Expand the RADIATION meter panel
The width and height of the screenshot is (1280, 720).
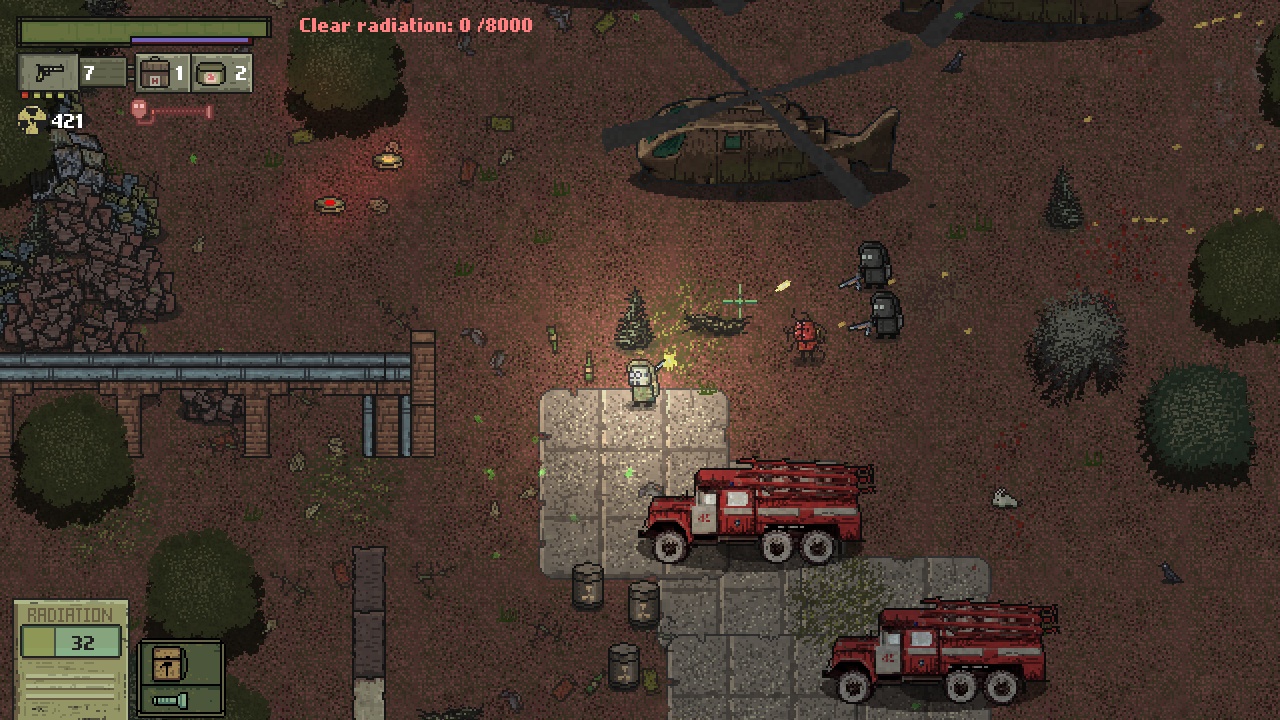pos(70,643)
